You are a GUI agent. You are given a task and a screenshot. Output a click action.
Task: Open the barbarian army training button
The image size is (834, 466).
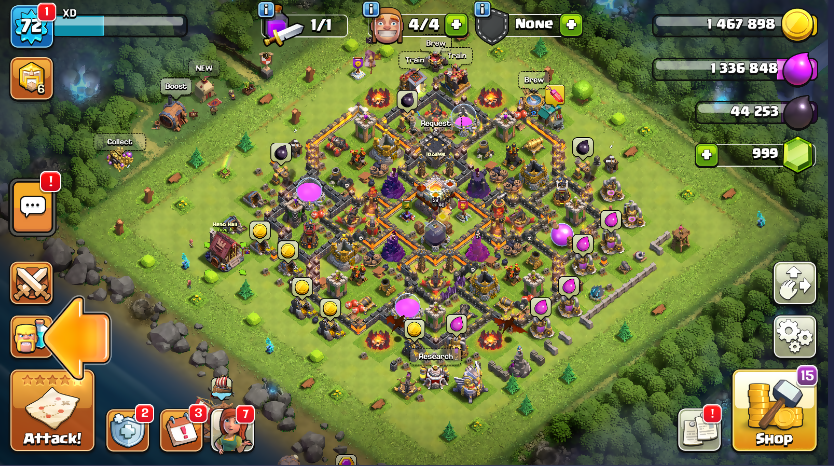click(27, 337)
